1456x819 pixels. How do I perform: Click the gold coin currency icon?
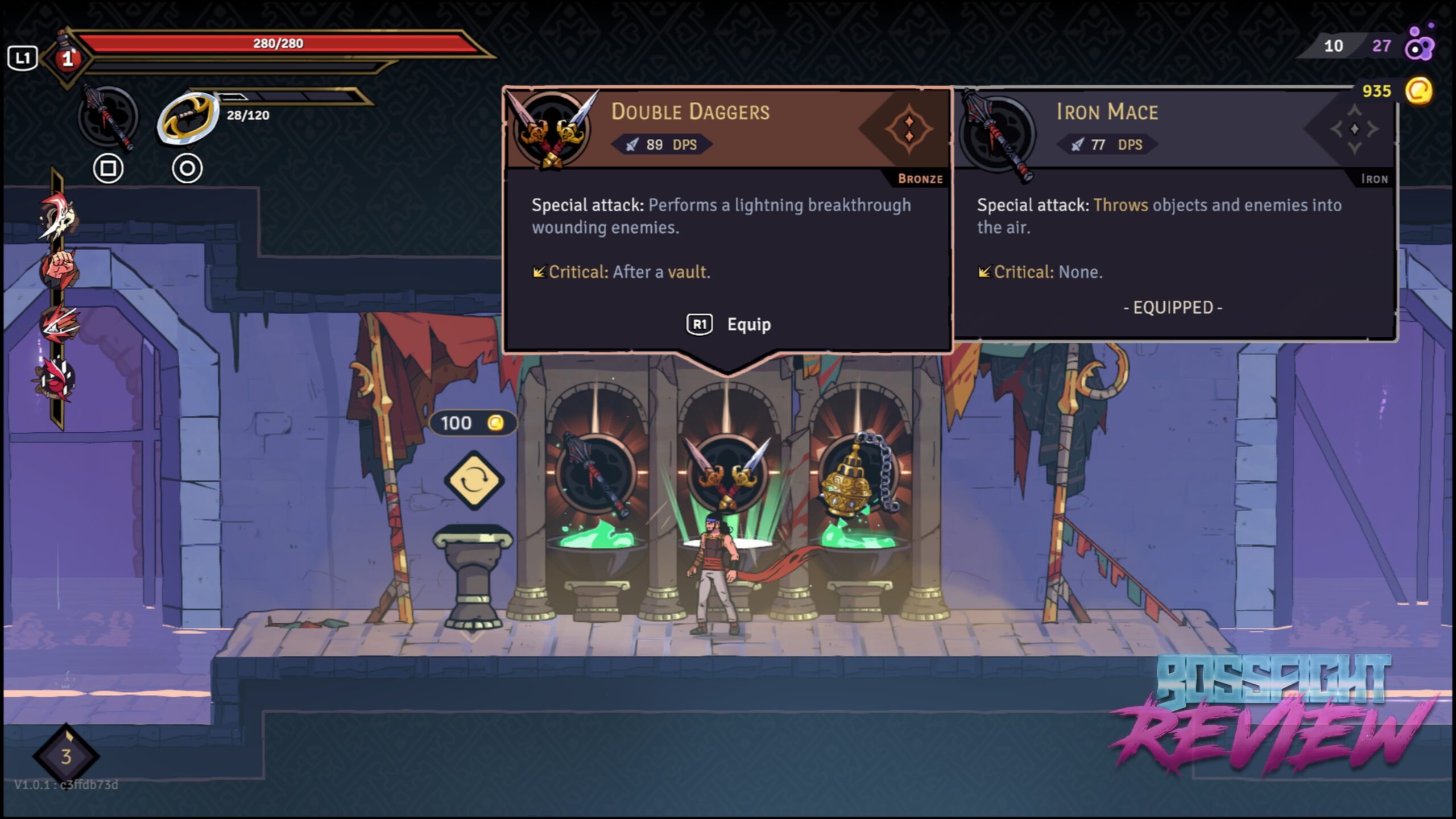(1418, 91)
